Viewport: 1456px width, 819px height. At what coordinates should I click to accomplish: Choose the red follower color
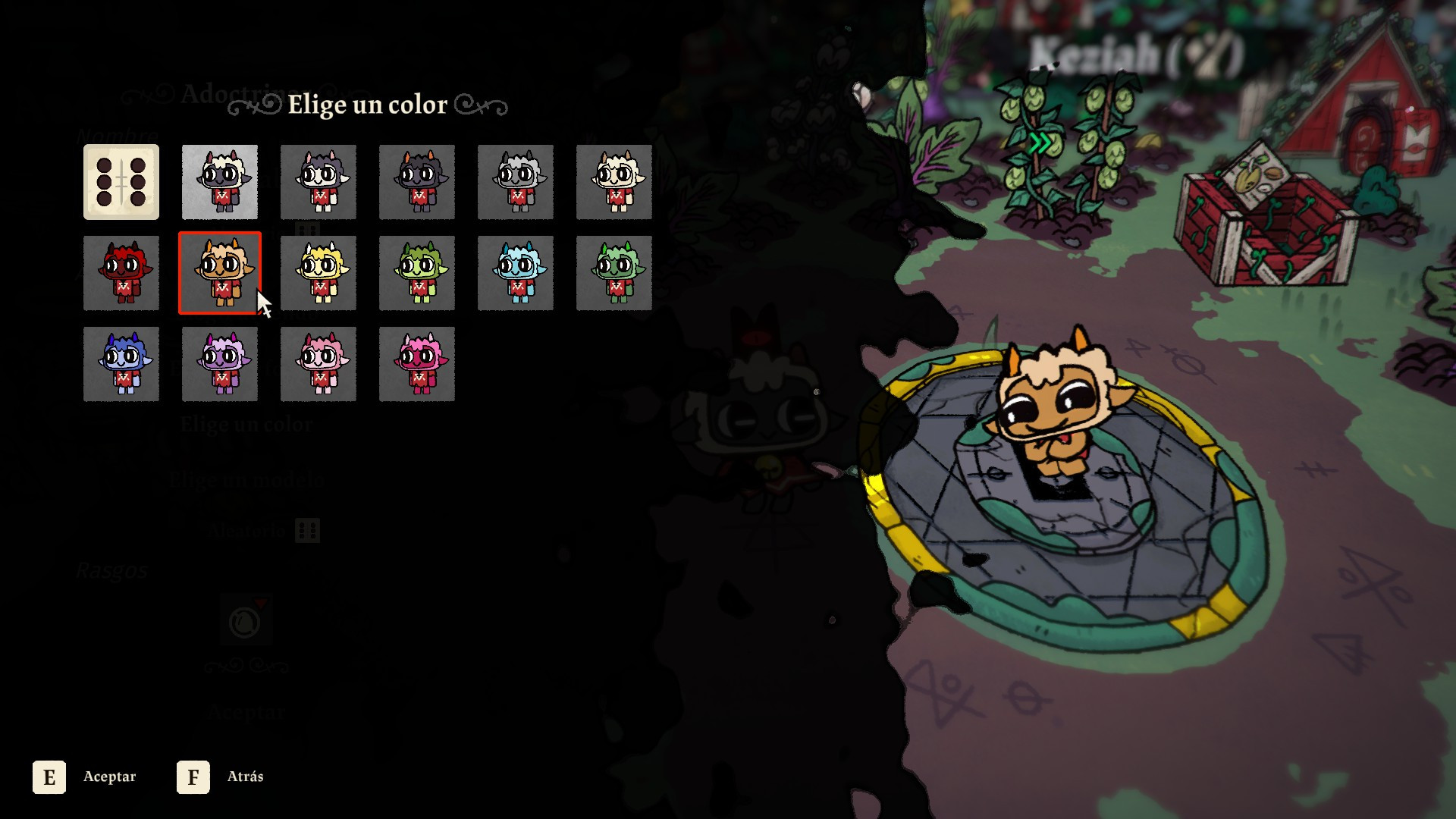[121, 273]
